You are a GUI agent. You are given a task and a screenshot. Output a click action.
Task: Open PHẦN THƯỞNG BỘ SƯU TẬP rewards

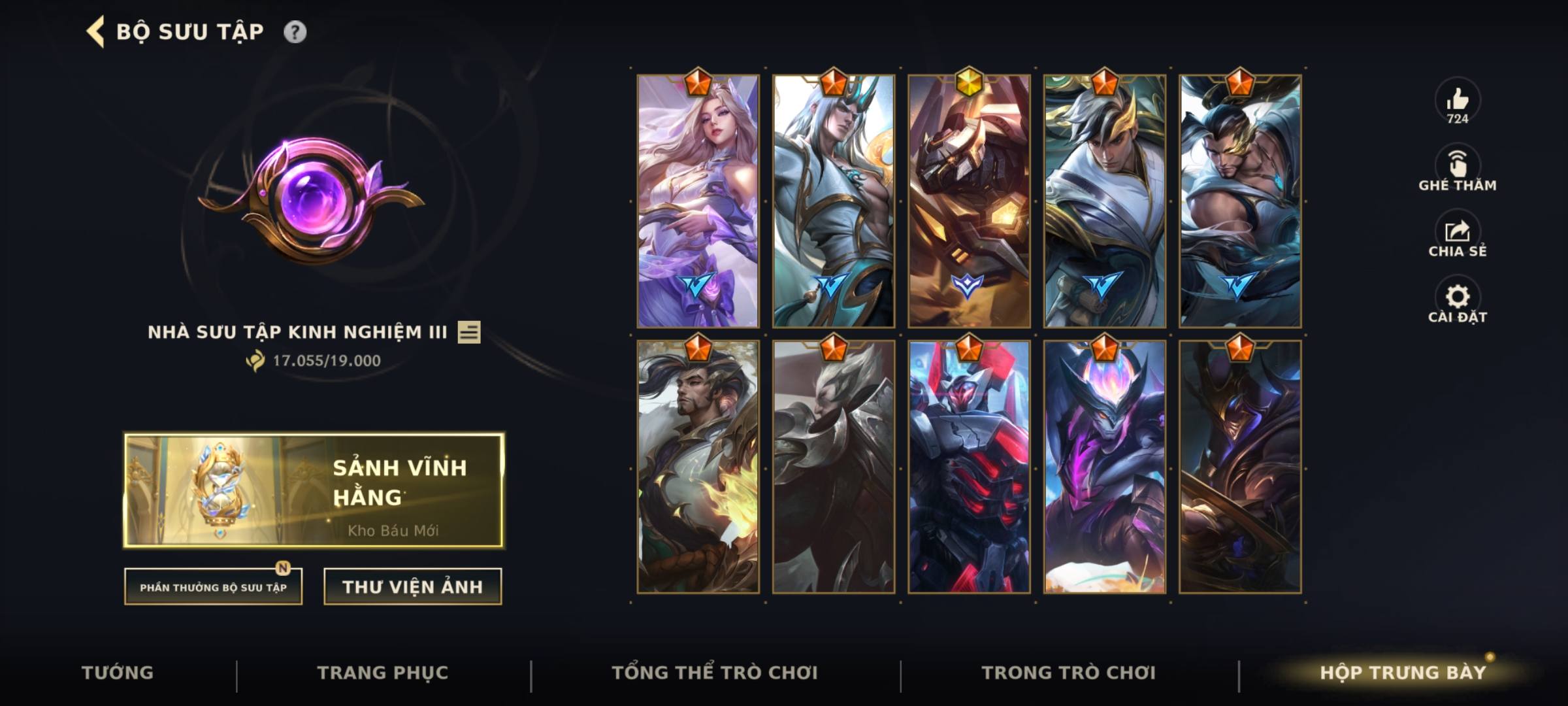[214, 588]
